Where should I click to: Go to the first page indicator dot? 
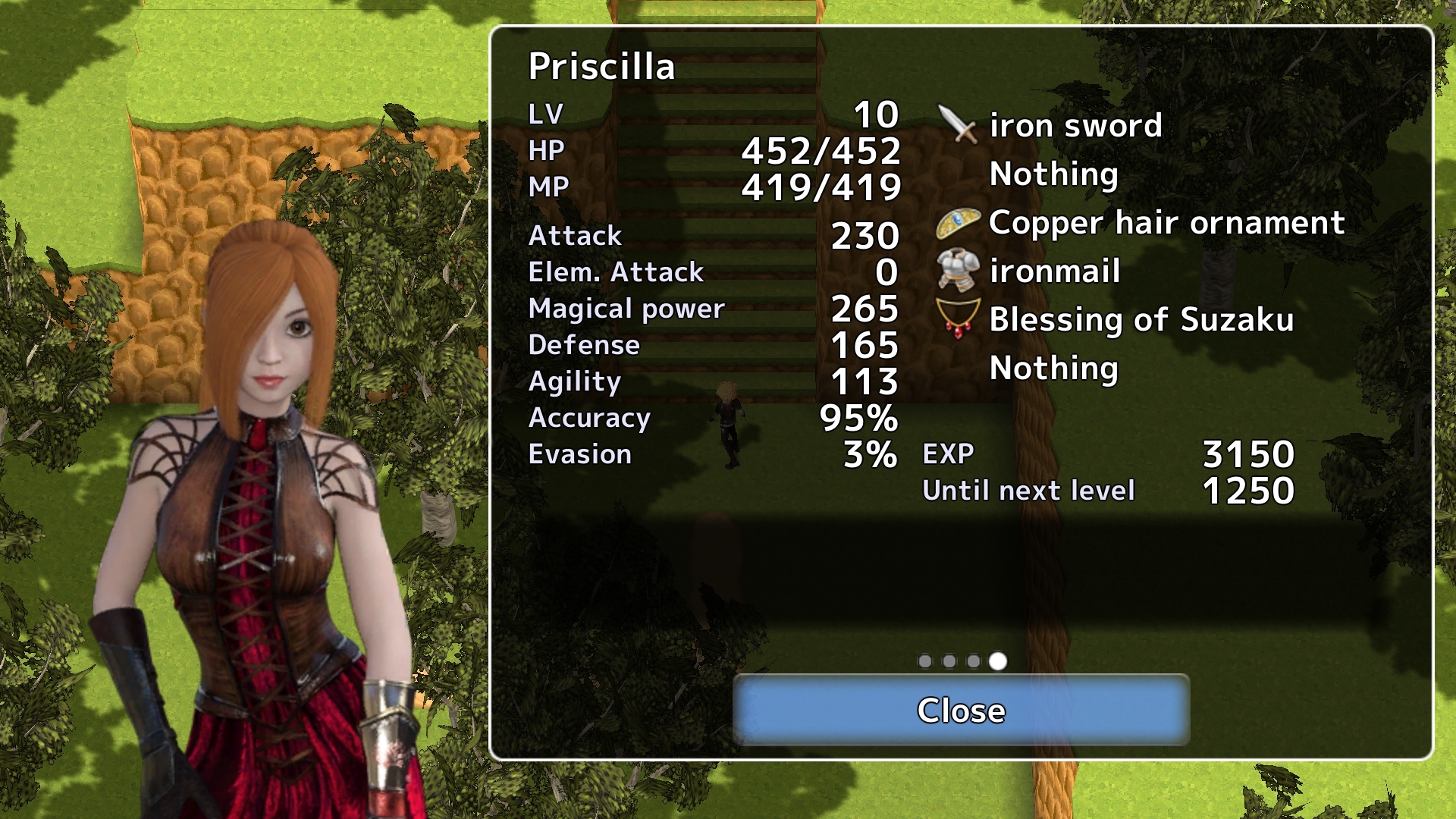click(x=924, y=661)
